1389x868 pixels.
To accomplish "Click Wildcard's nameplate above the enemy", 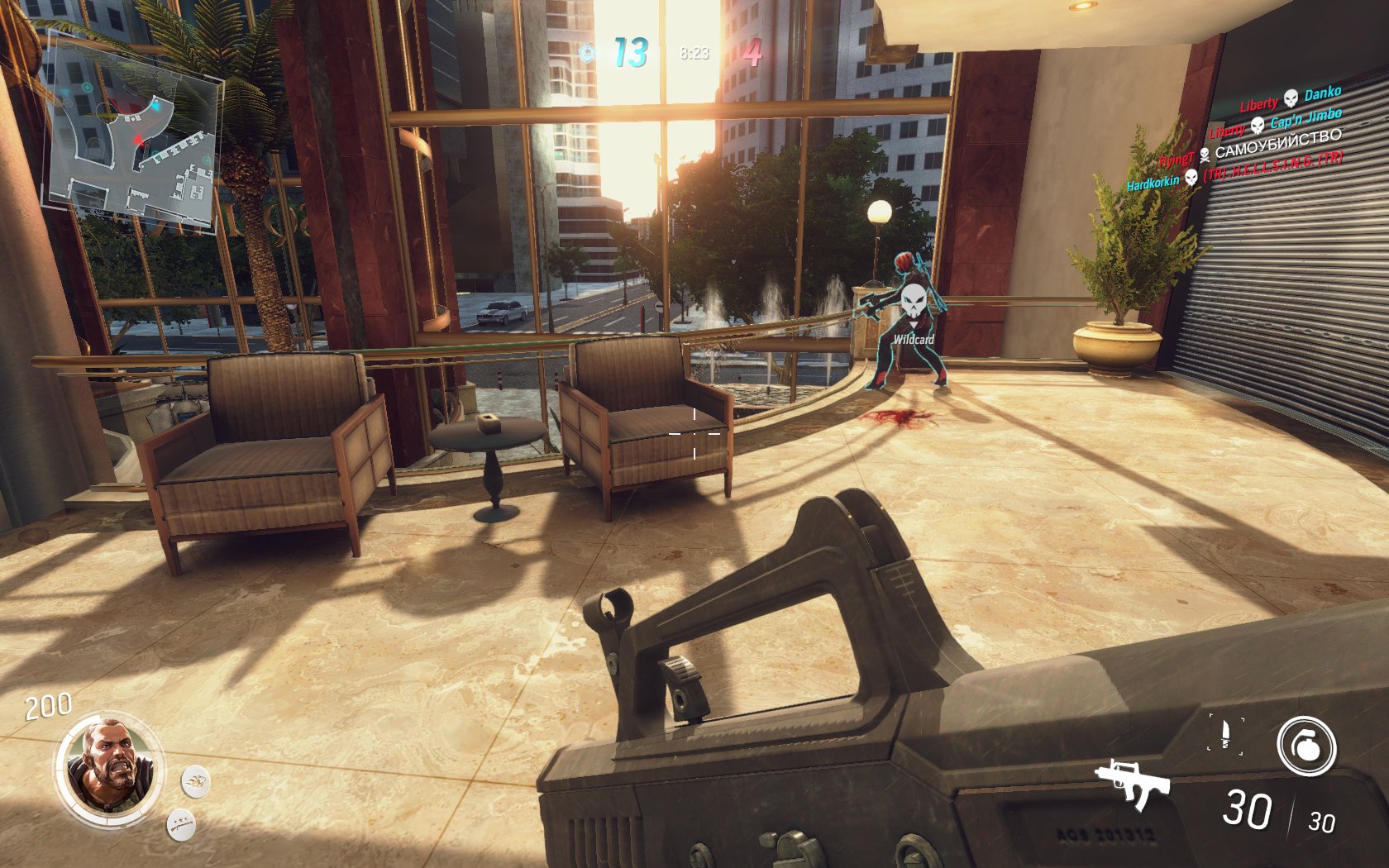I will 913,337.
